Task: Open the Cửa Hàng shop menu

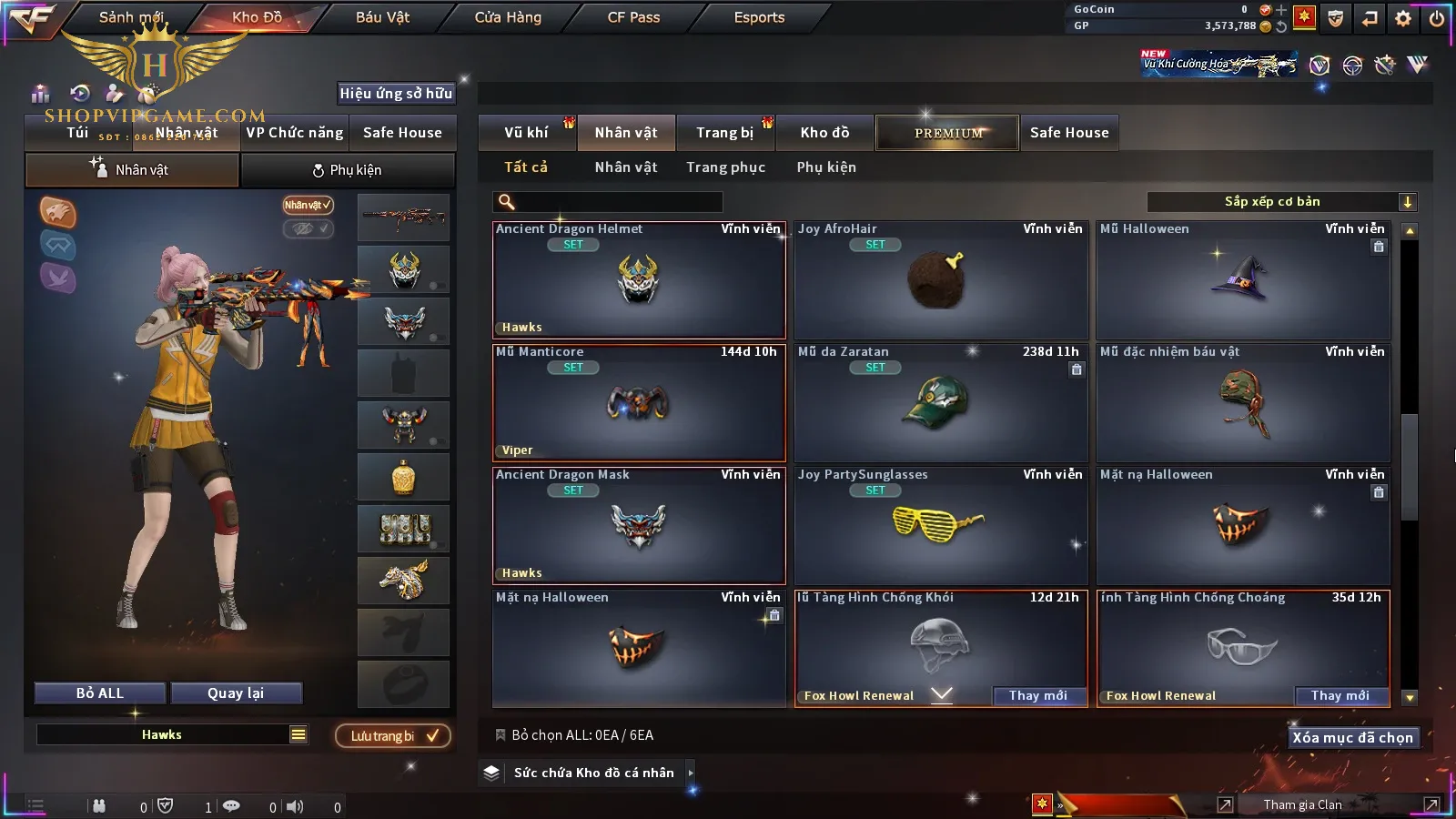Action: coord(508,17)
